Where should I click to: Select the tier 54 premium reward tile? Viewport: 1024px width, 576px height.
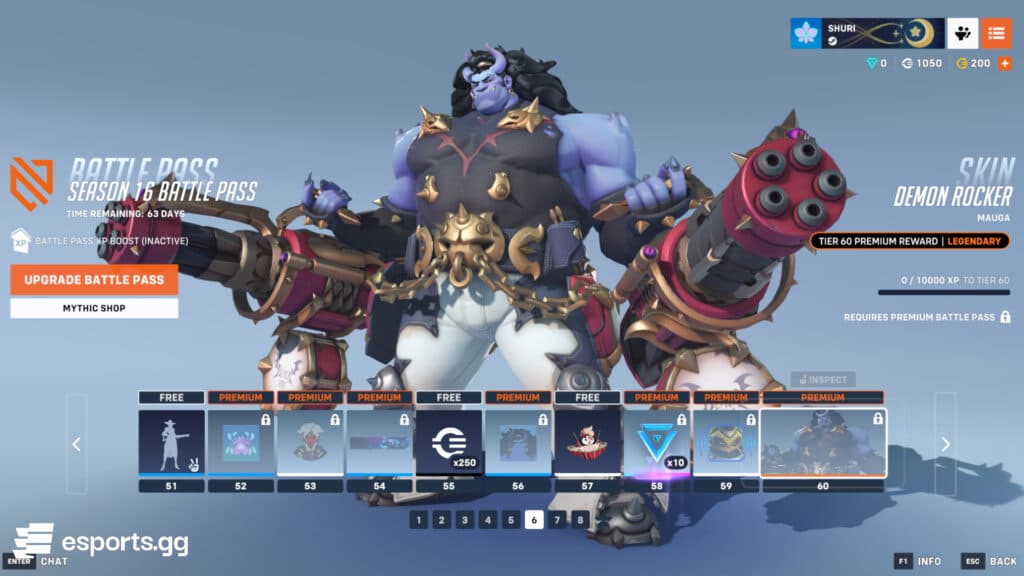point(379,441)
